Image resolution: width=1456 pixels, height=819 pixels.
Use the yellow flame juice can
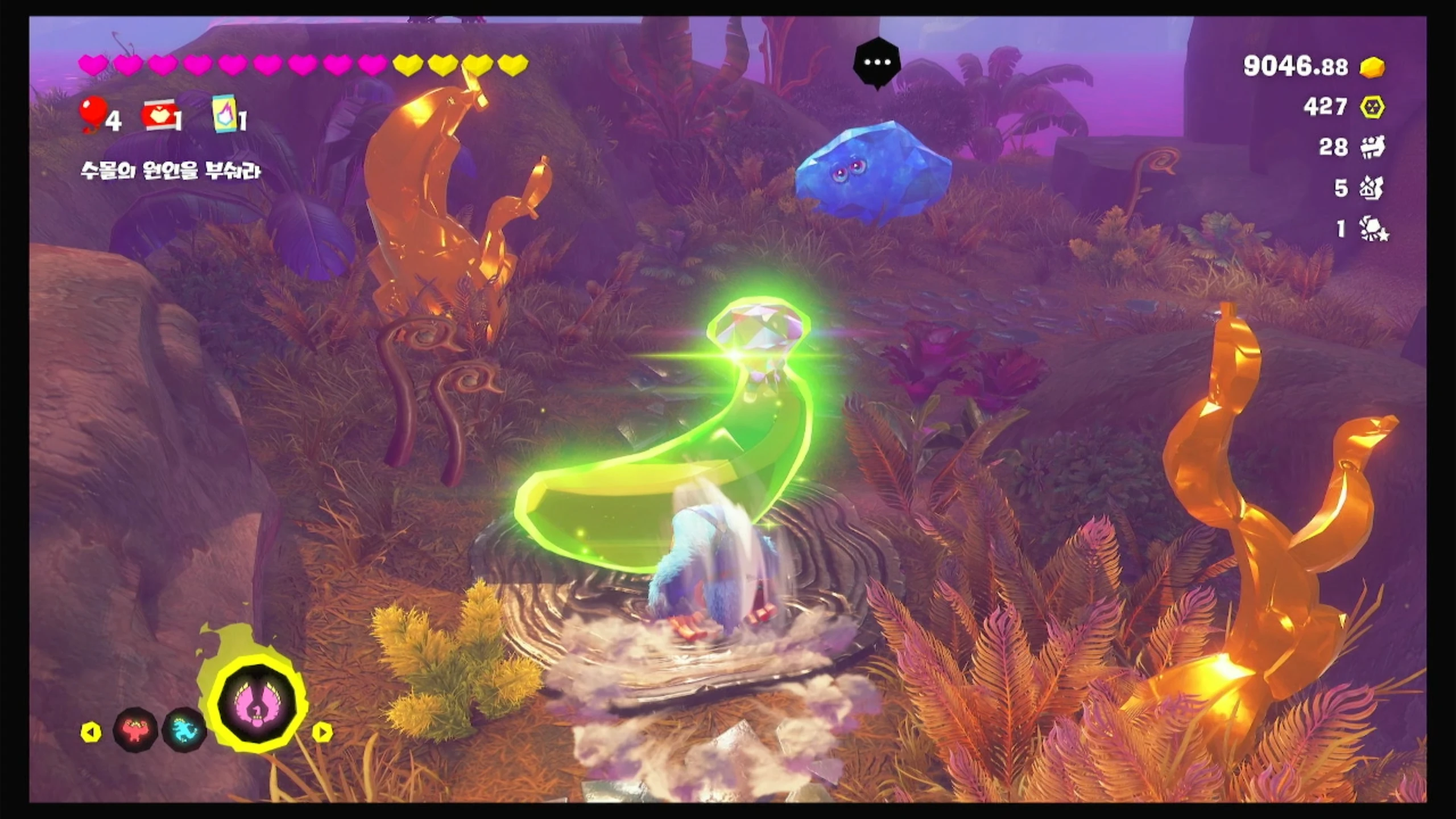225,113
